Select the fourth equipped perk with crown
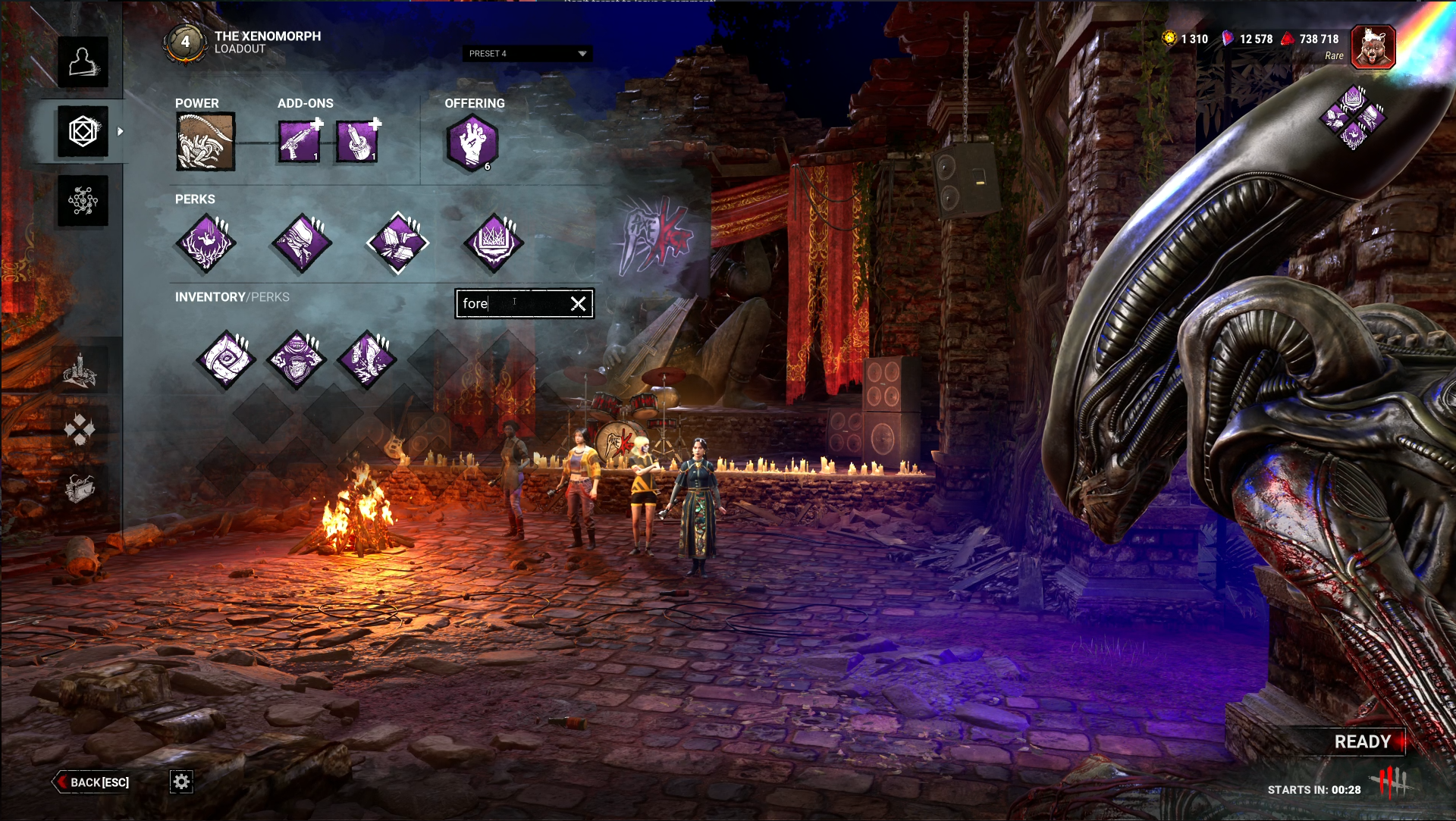The image size is (1456, 821). click(x=494, y=243)
